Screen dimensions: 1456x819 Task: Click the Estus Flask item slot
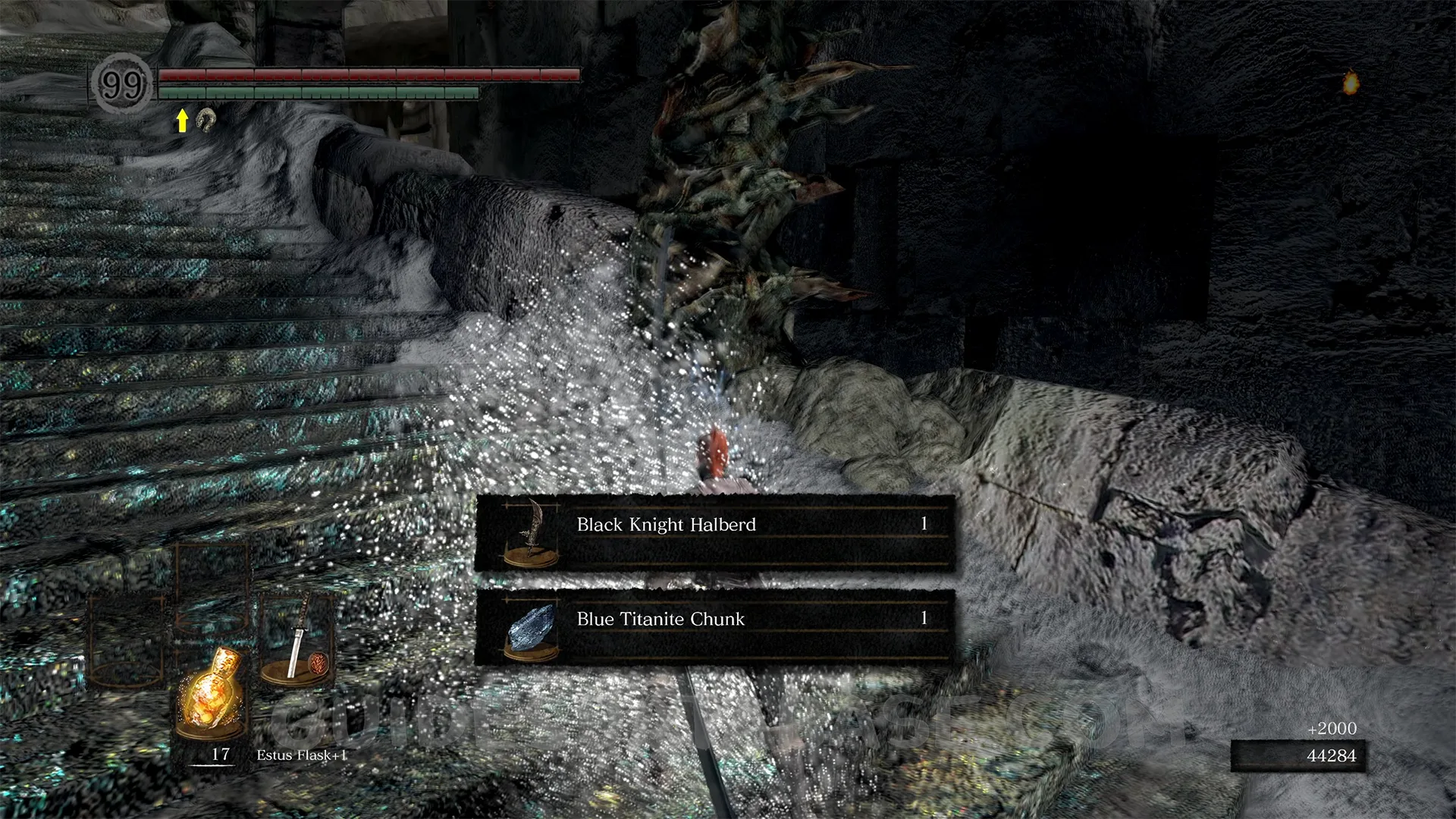pyautogui.click(x=211, y=692)
